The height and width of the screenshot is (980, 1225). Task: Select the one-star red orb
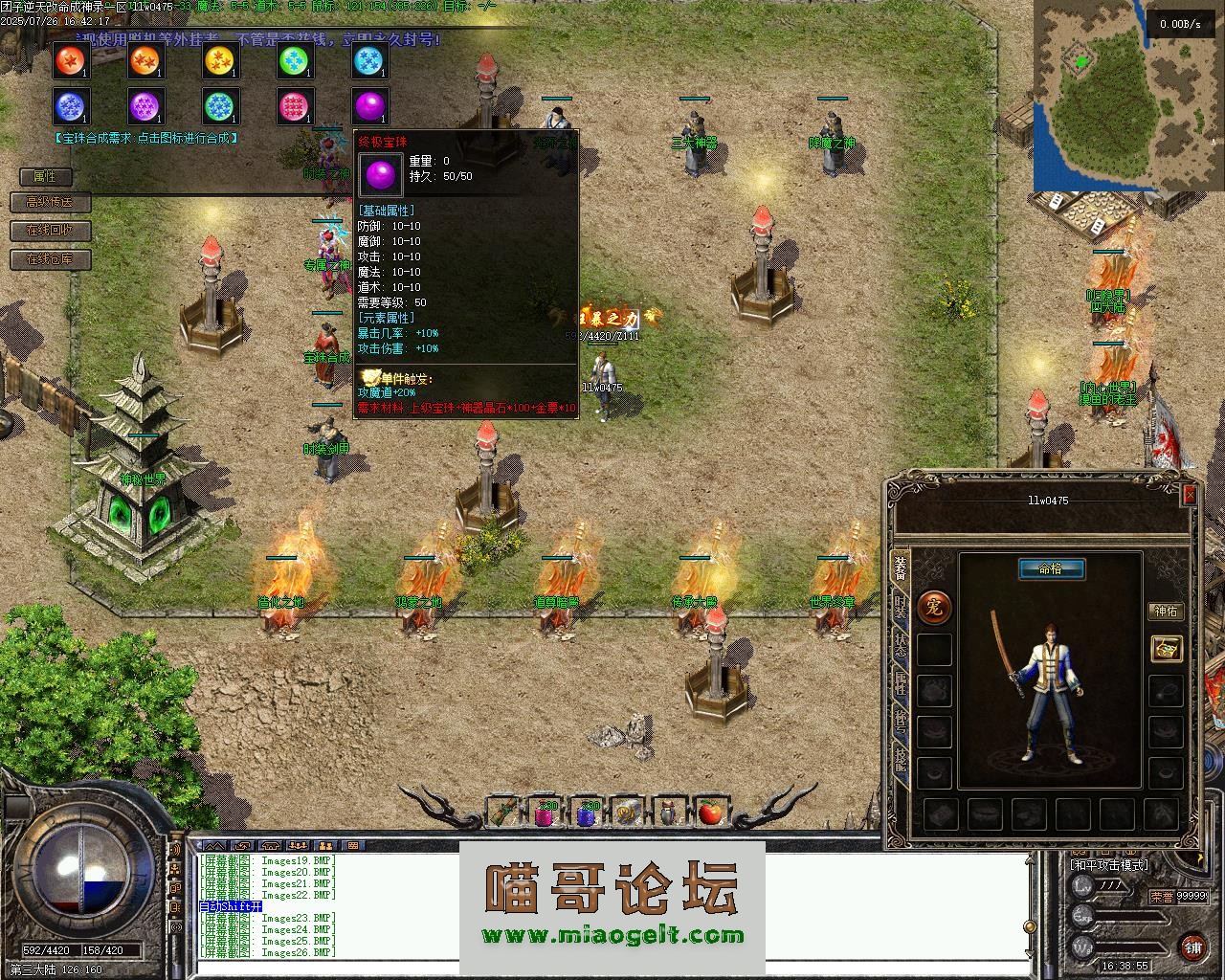[x=69, y=61]
